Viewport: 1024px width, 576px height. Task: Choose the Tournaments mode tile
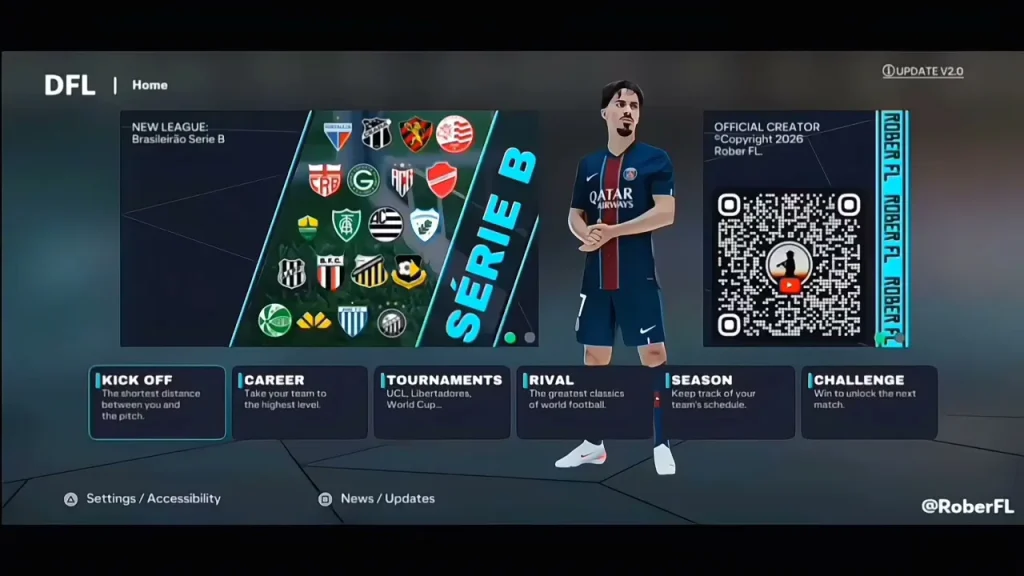[442, 402]
